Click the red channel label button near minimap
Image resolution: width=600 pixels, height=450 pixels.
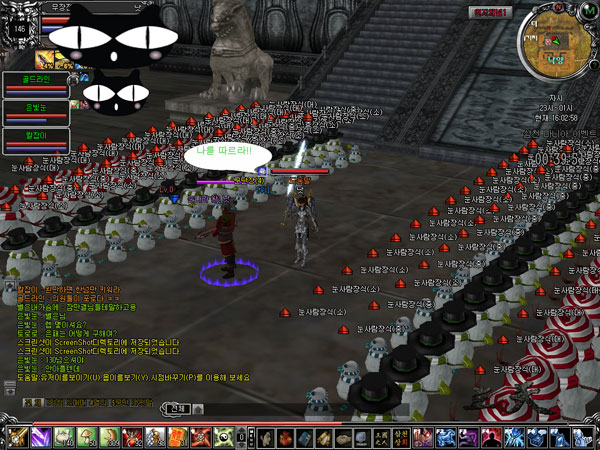tap(492, 11)
